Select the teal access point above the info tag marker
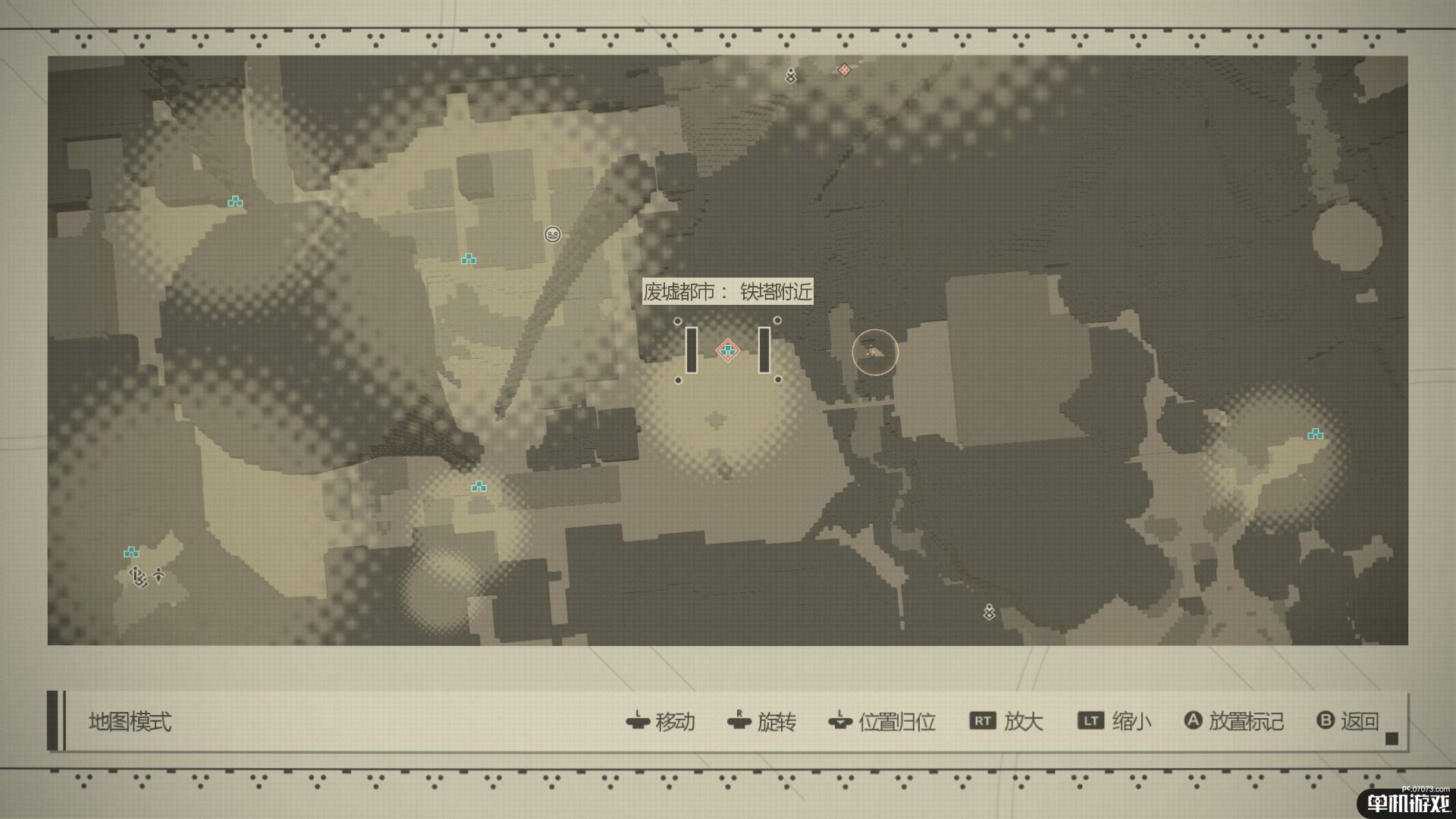Screen dimensions: 1456x819 131,552
